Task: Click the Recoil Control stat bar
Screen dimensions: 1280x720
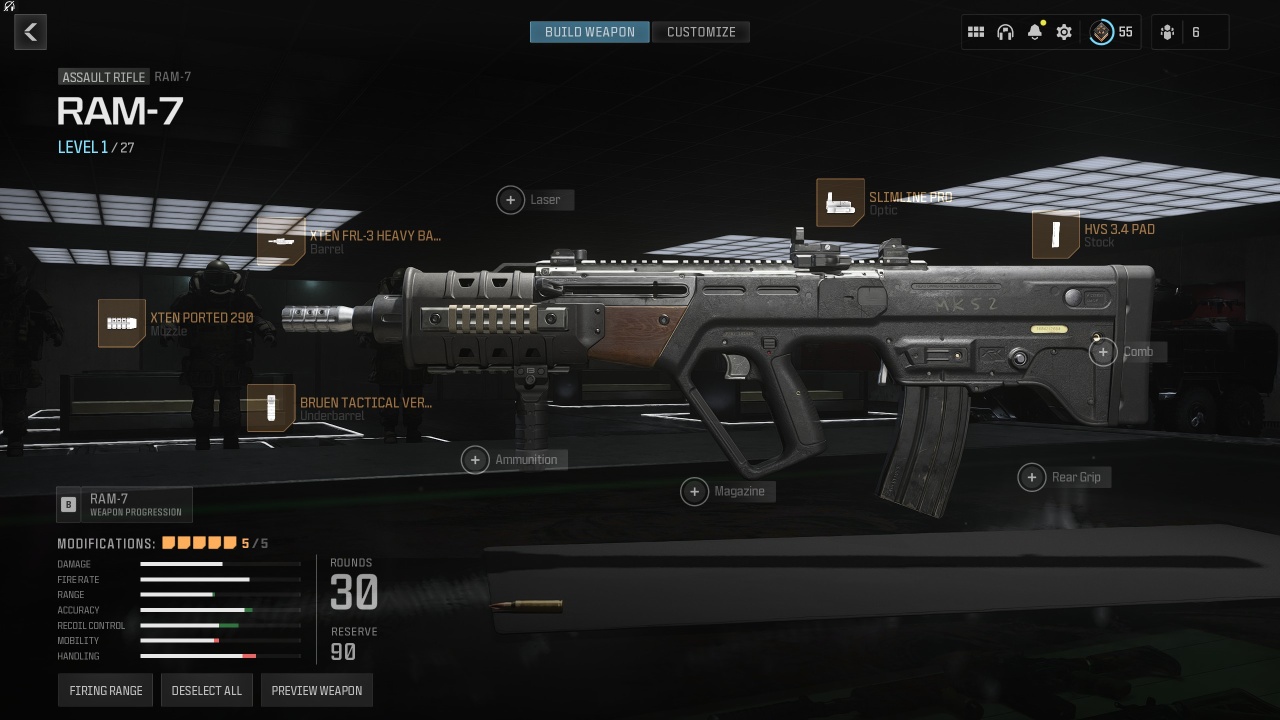Action: 221,625
